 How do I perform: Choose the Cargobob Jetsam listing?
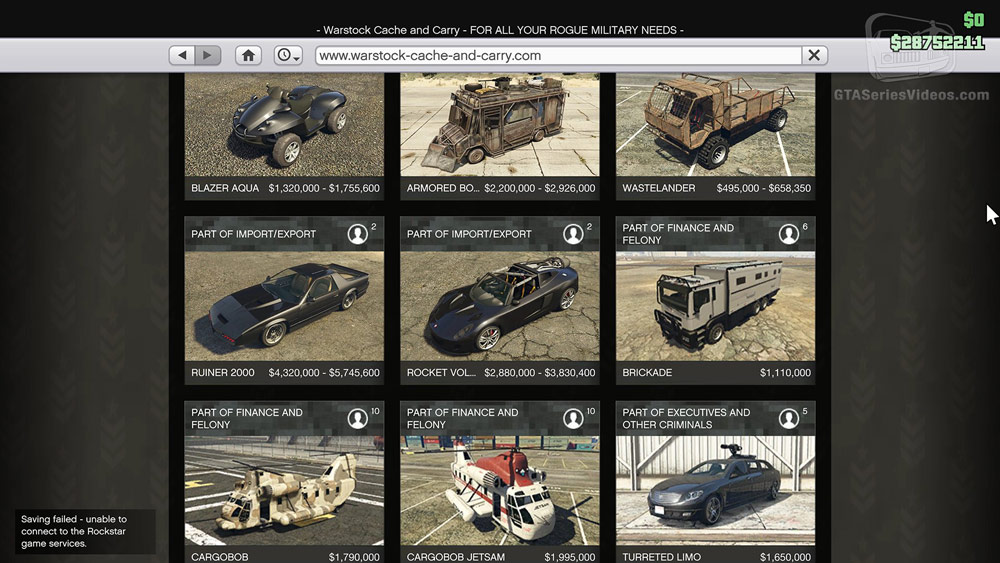tap(500, 490)
